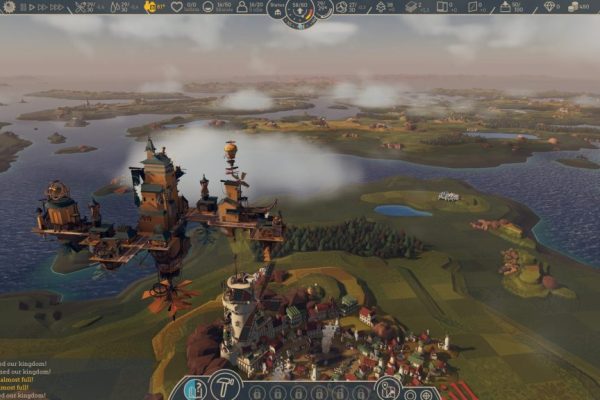
Task: Open the gear menu icon in top bar
Action: 6,6
